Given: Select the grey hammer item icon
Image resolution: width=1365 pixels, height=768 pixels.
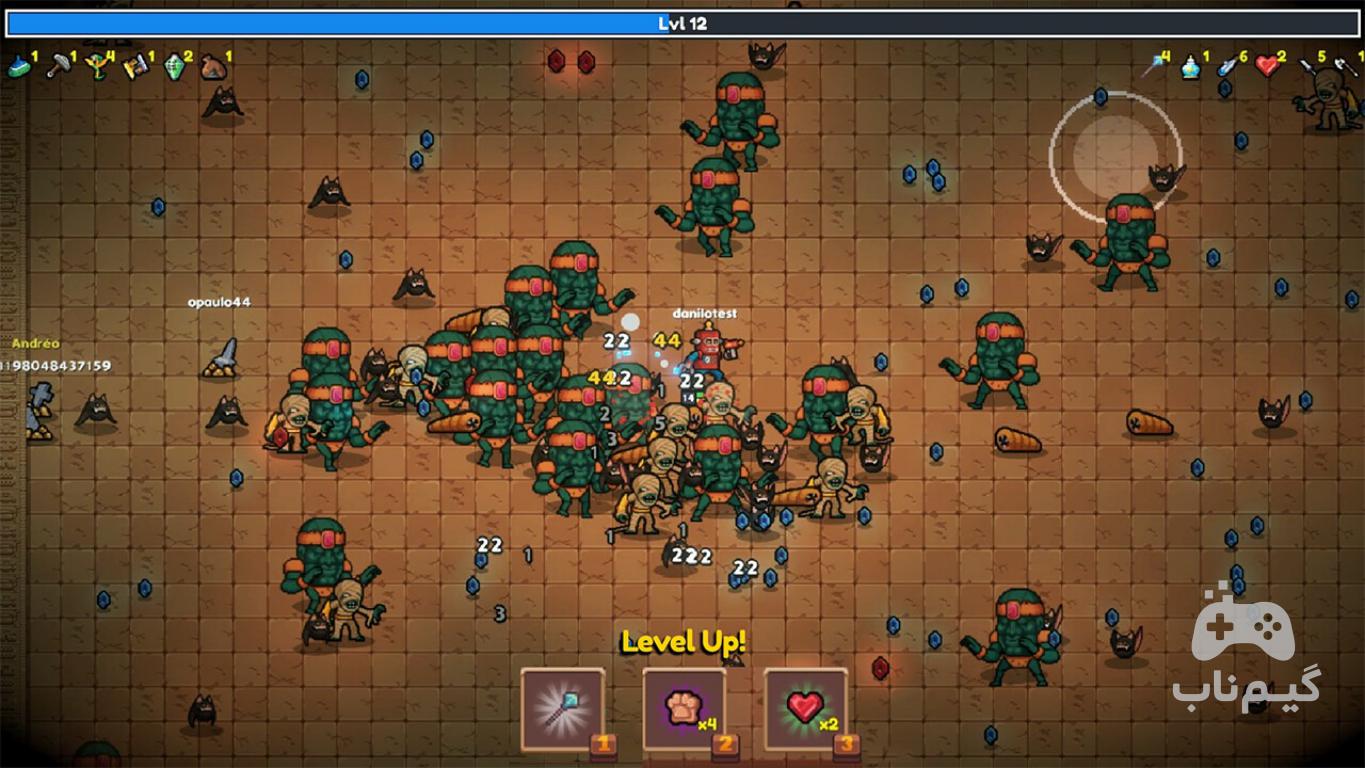Looking at the screenshot, I should click(x=58, y=67).
